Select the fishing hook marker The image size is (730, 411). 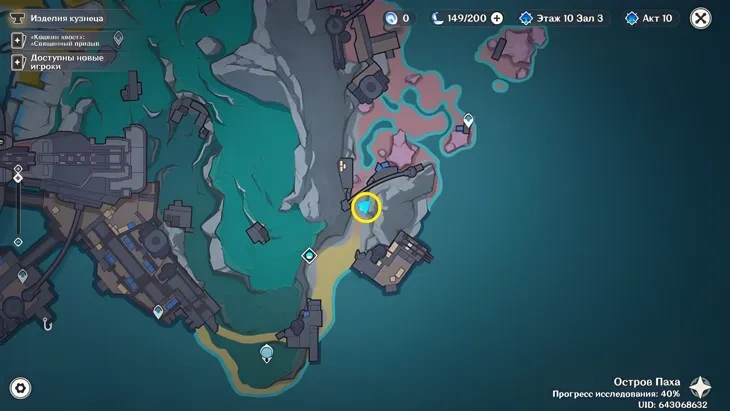pos(46,323)
